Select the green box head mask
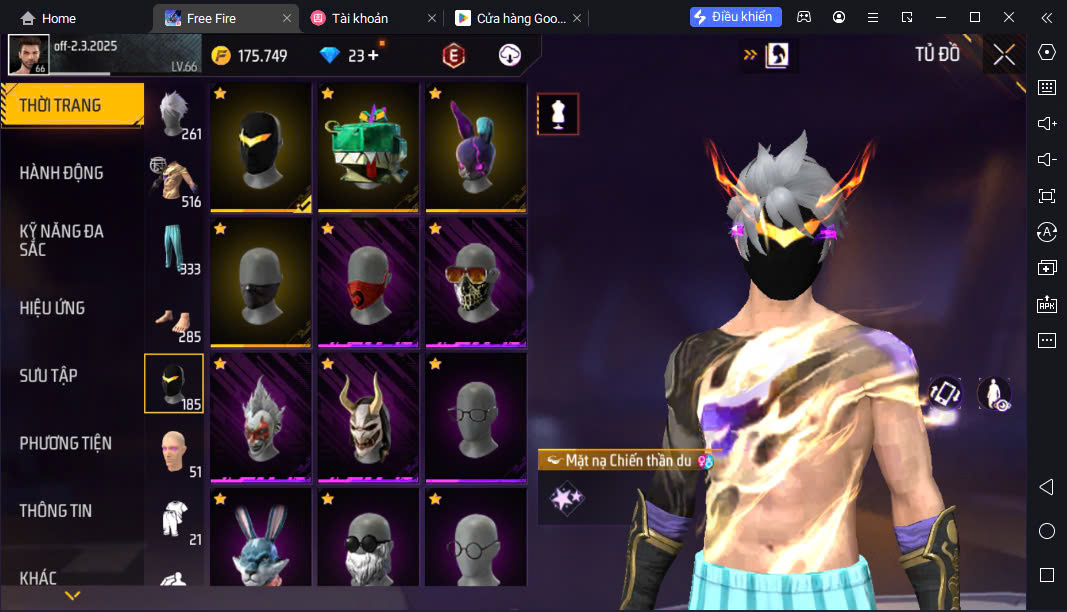 coord(368,147)
